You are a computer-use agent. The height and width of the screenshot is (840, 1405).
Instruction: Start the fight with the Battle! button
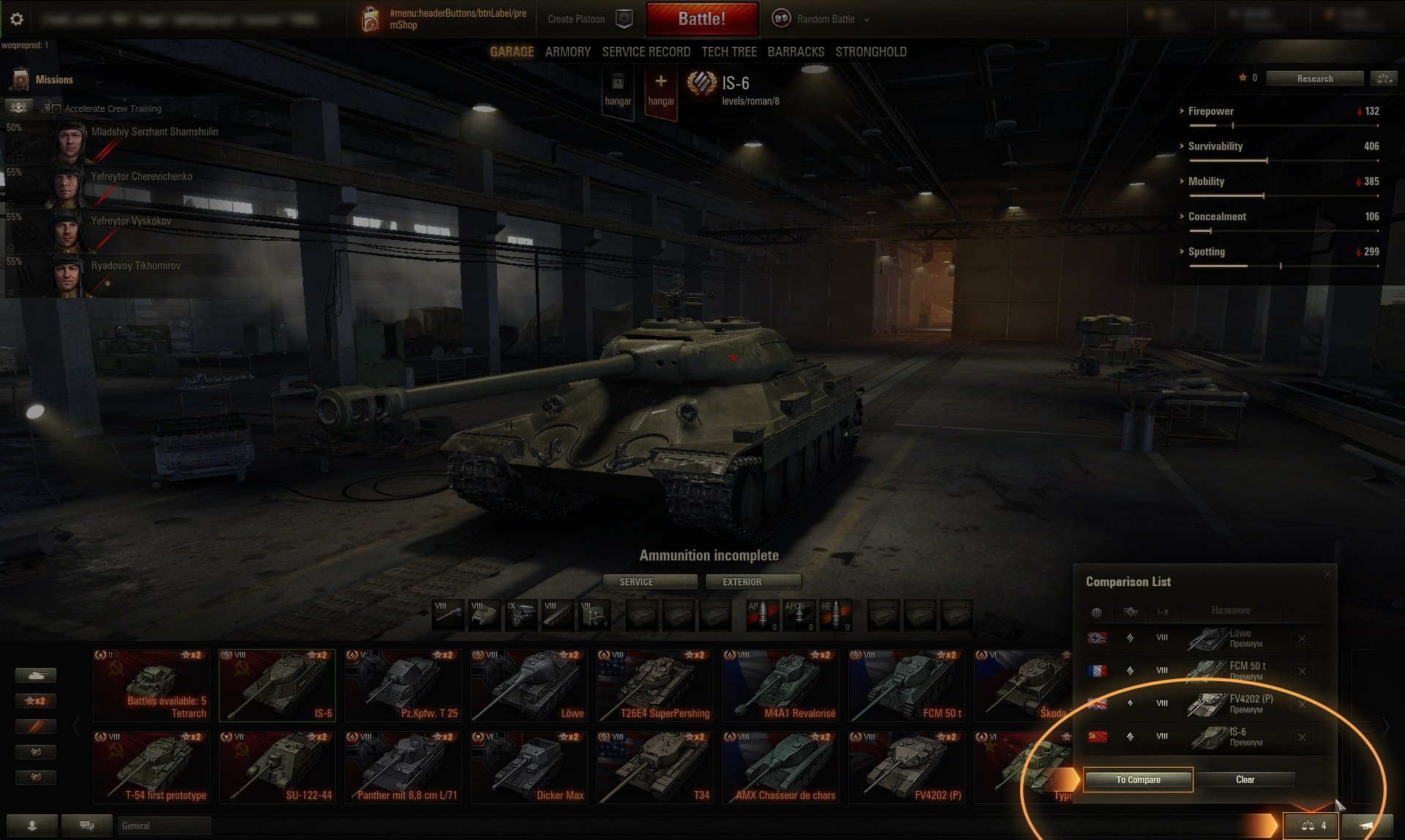701,19
